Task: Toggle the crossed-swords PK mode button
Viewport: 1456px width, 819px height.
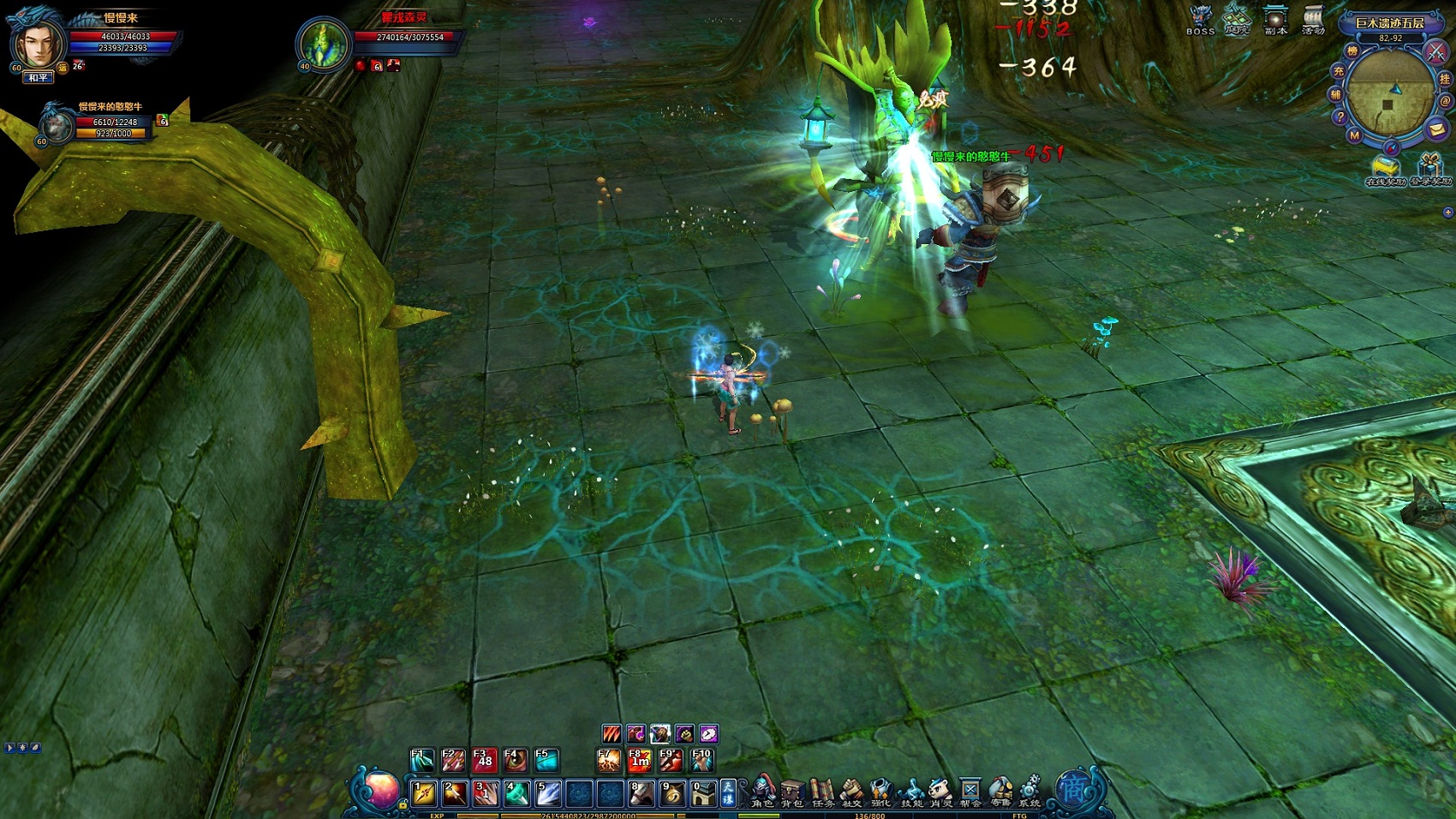Action: click(x=1435, y=51)
